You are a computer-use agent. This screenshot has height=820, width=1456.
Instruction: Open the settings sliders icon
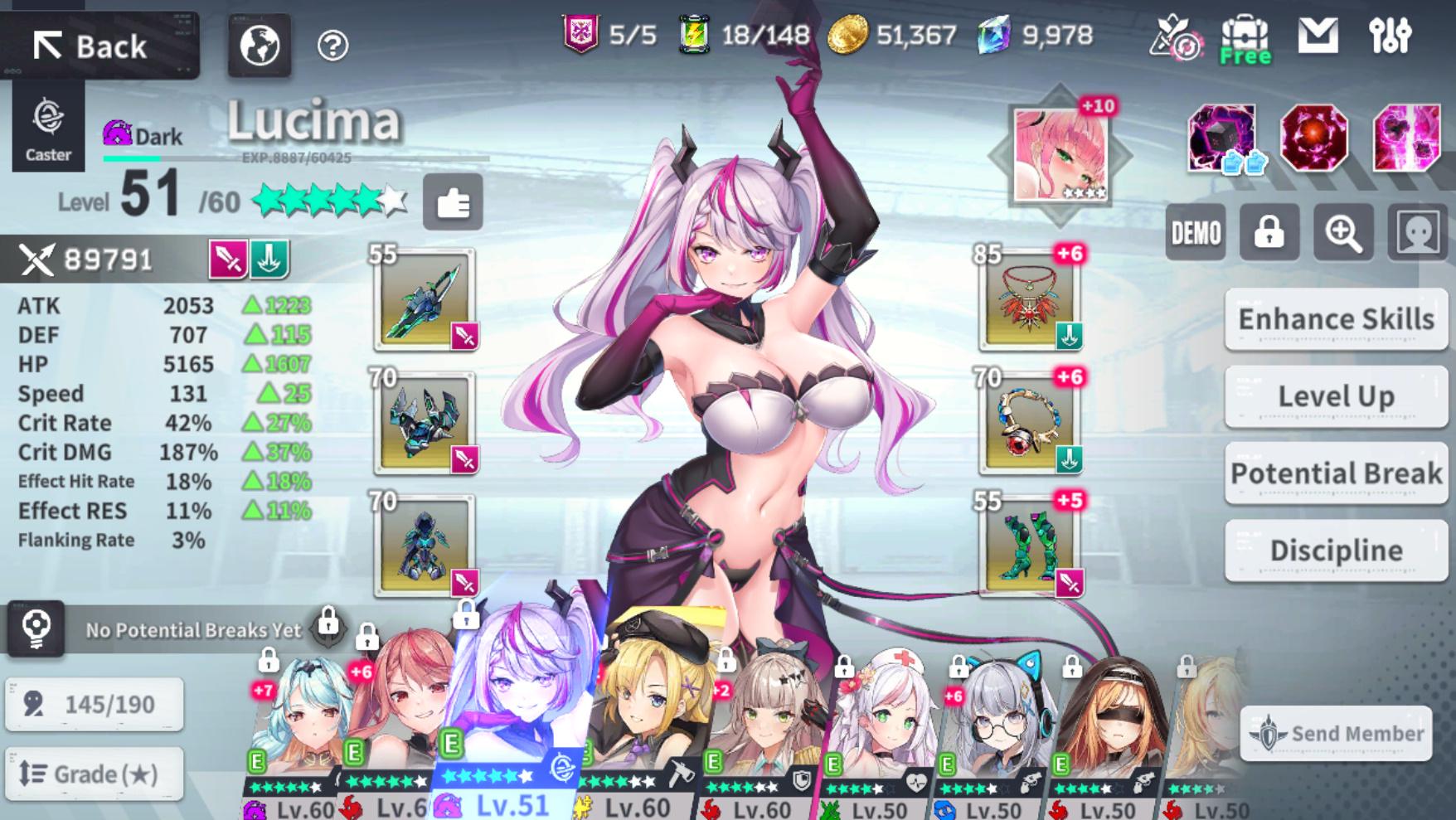coord(1390,36)
